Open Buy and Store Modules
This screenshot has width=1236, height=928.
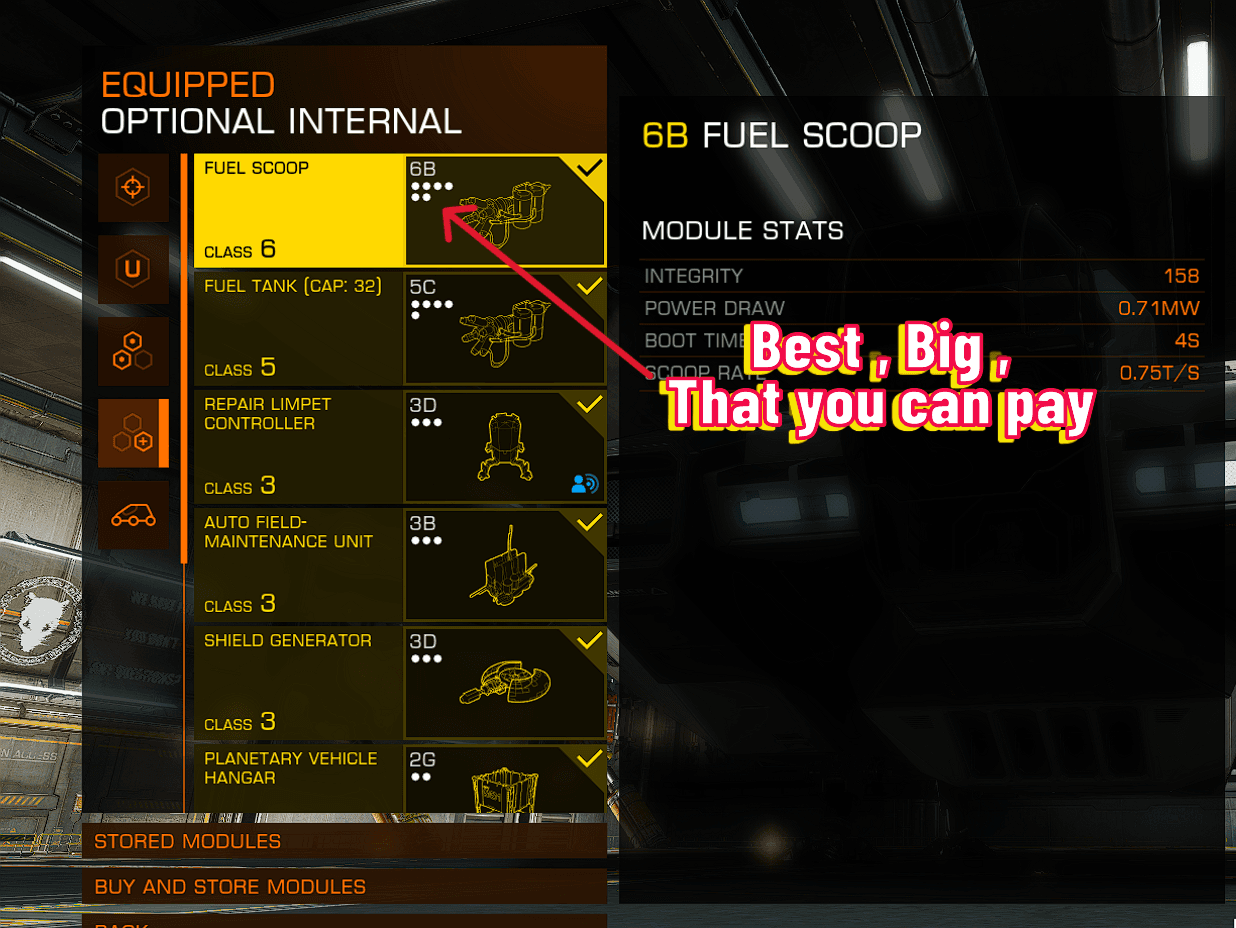(344, 886)
